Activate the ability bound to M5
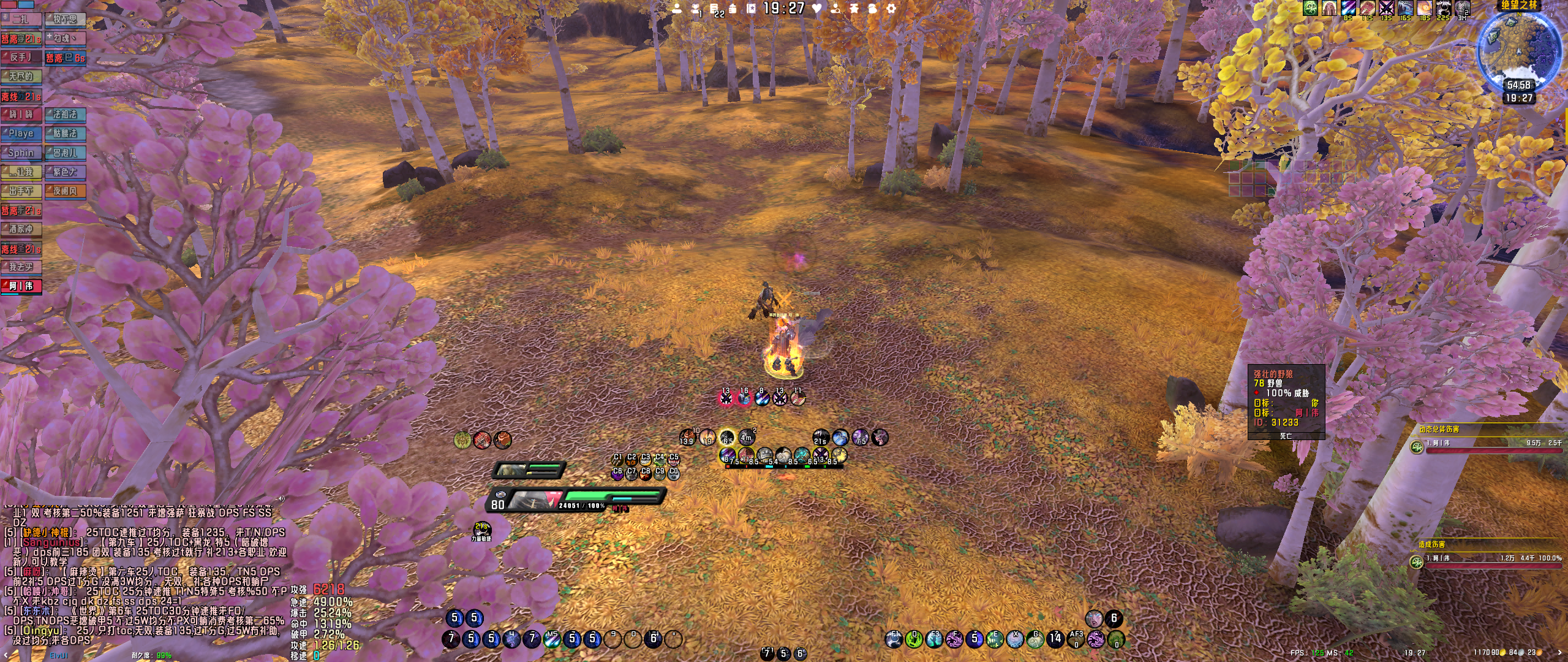The width and height of the screenshot is (1568, 662). pos(552,639)
